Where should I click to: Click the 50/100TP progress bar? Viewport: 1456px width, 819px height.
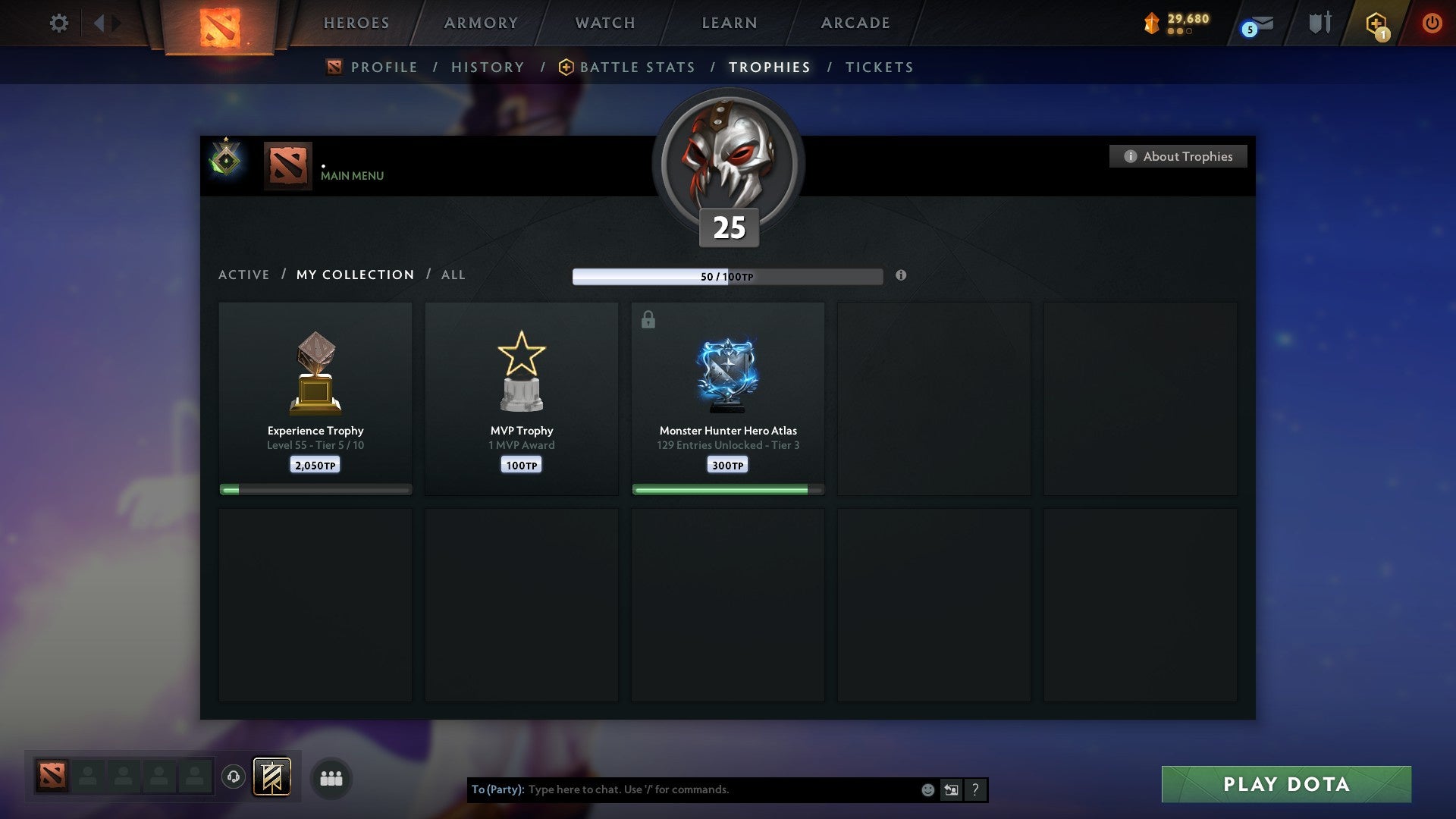(728, 276)
